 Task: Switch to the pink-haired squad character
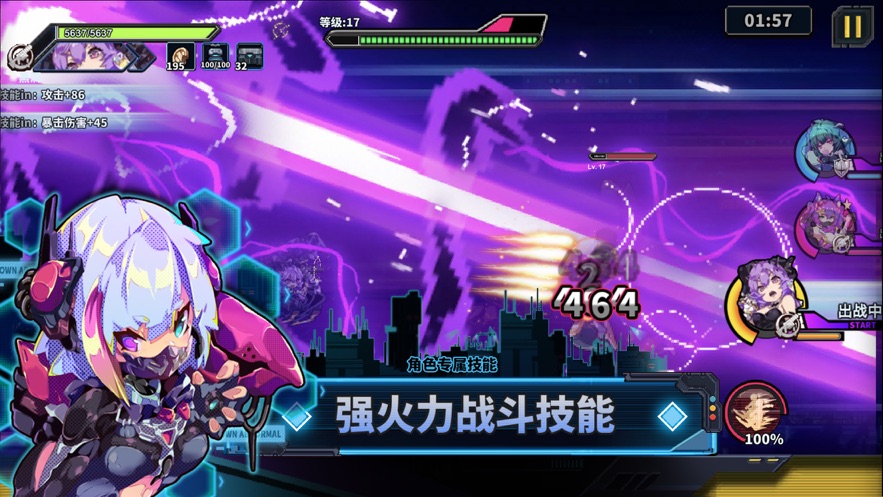click(x=825, y=226)
